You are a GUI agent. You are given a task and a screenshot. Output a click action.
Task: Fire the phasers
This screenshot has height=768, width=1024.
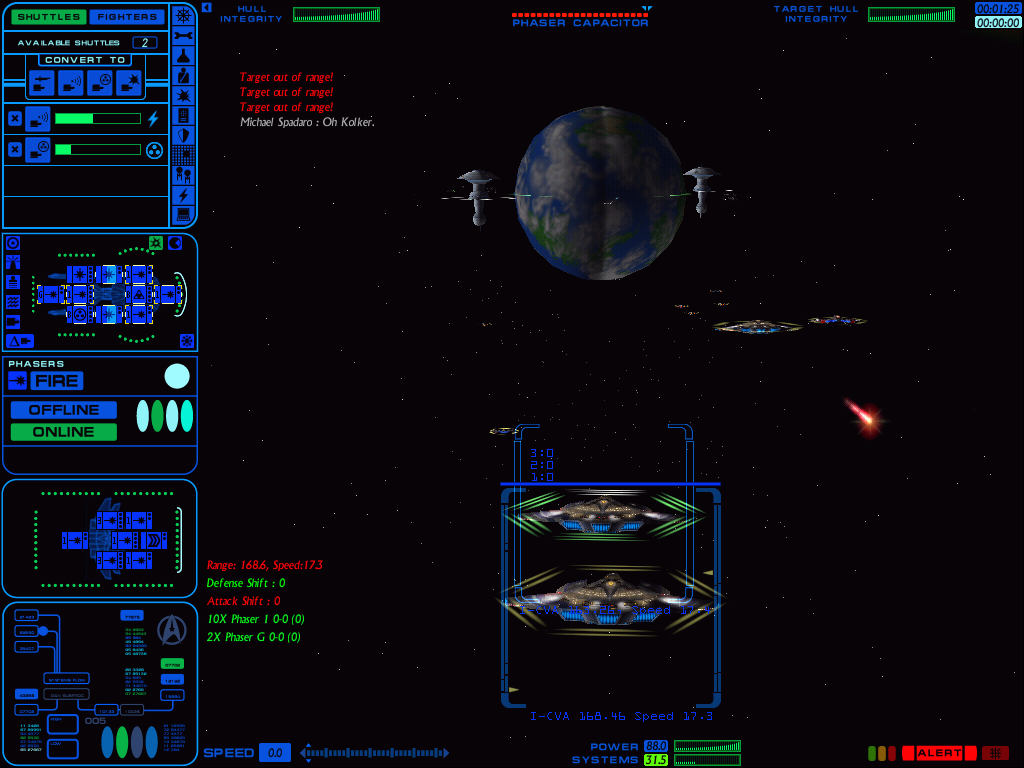coord(57,381)
